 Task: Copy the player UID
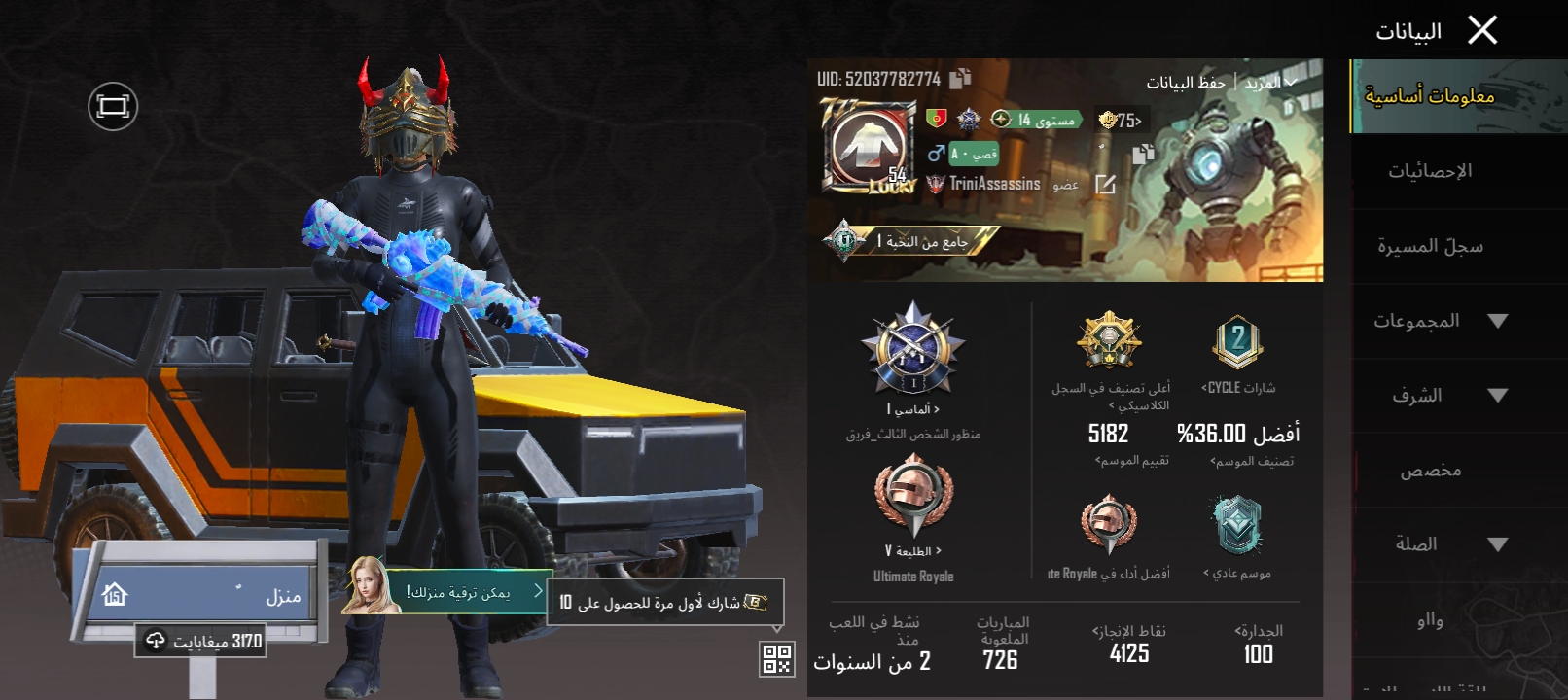pyautogui.click(x=960, y=78)
